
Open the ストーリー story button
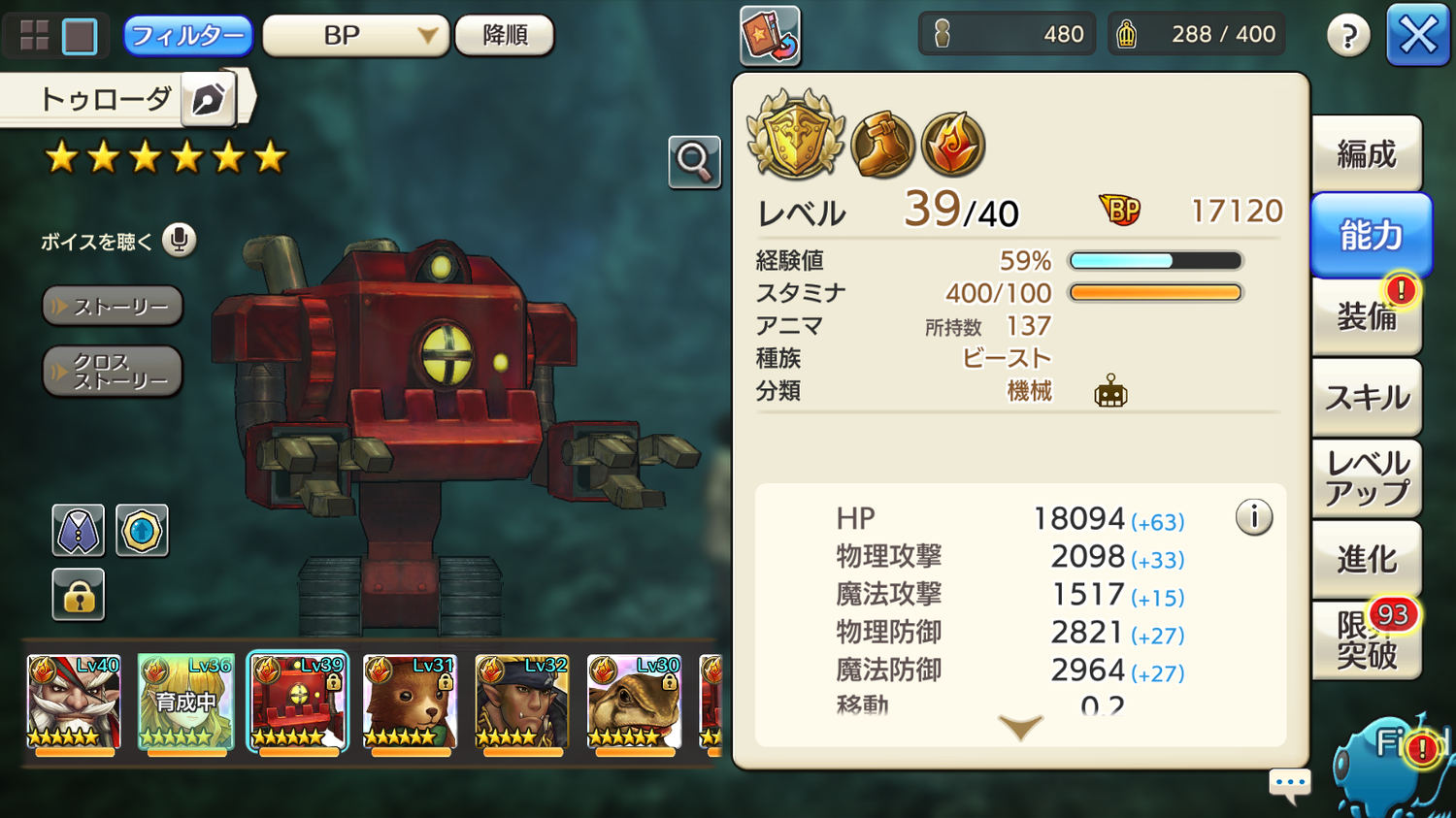113,307
